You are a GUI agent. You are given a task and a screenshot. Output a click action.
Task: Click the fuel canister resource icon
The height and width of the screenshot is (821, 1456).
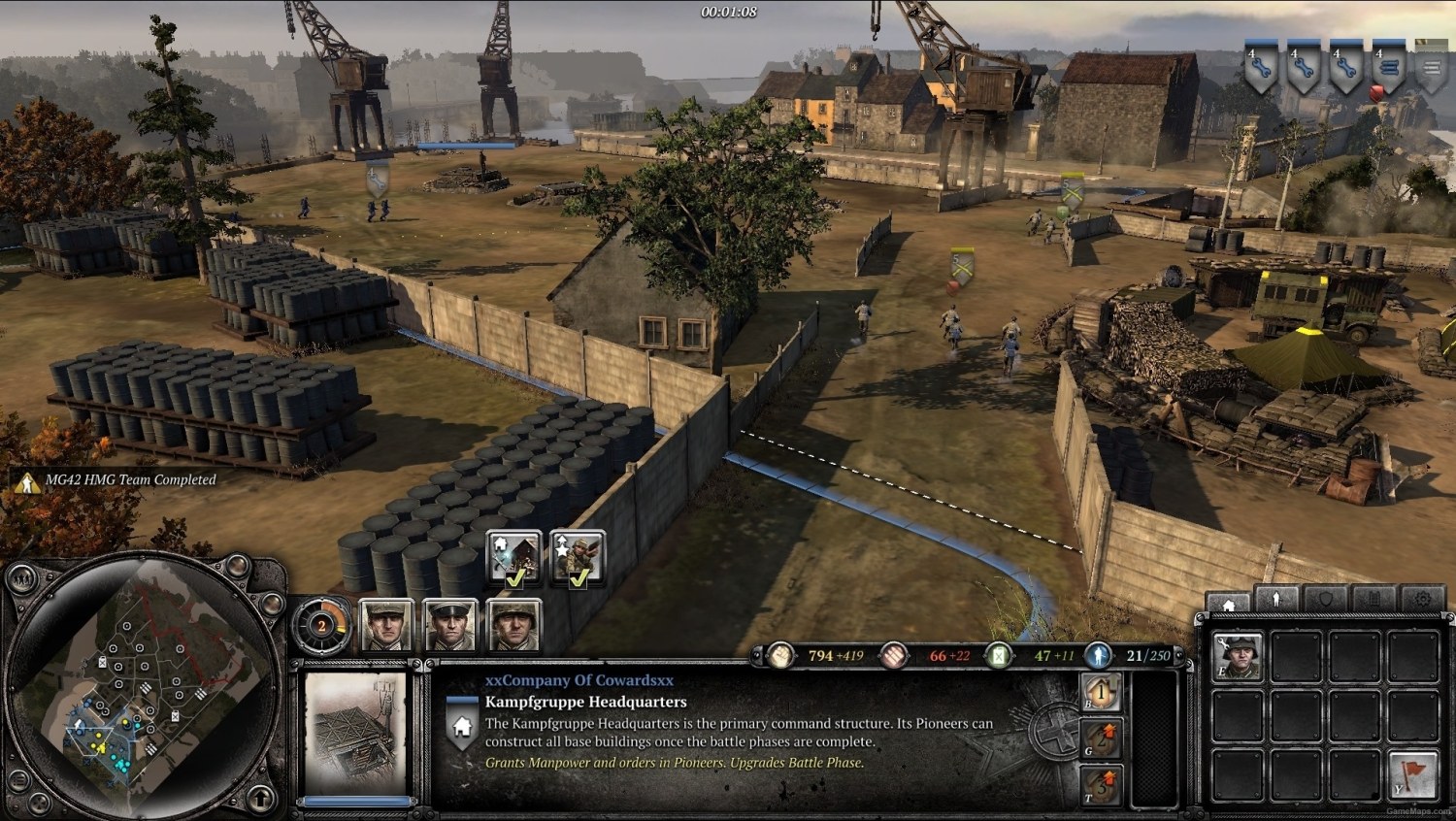pos(998,655)
